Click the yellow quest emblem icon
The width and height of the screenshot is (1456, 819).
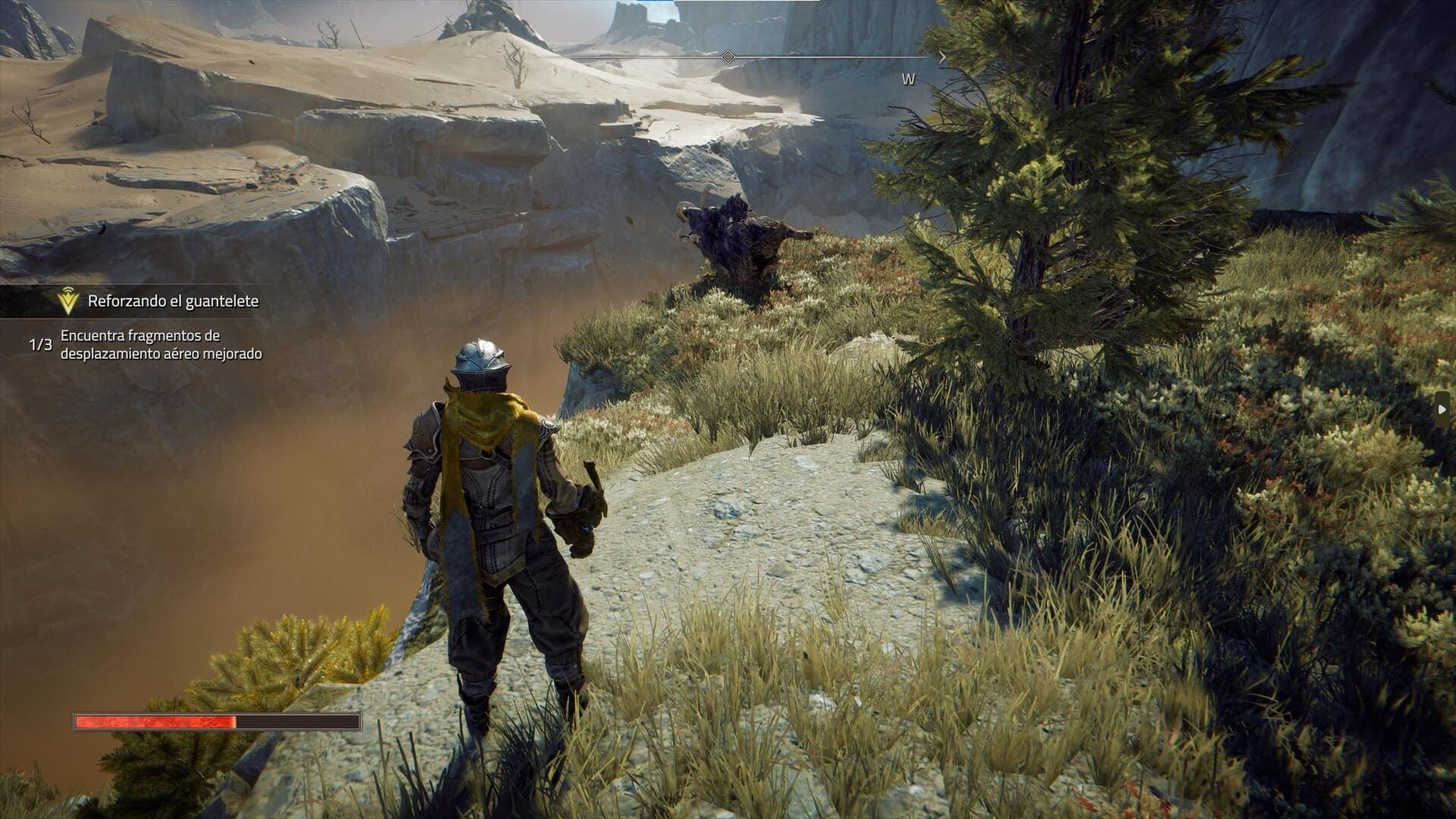(x=68, y=302)
